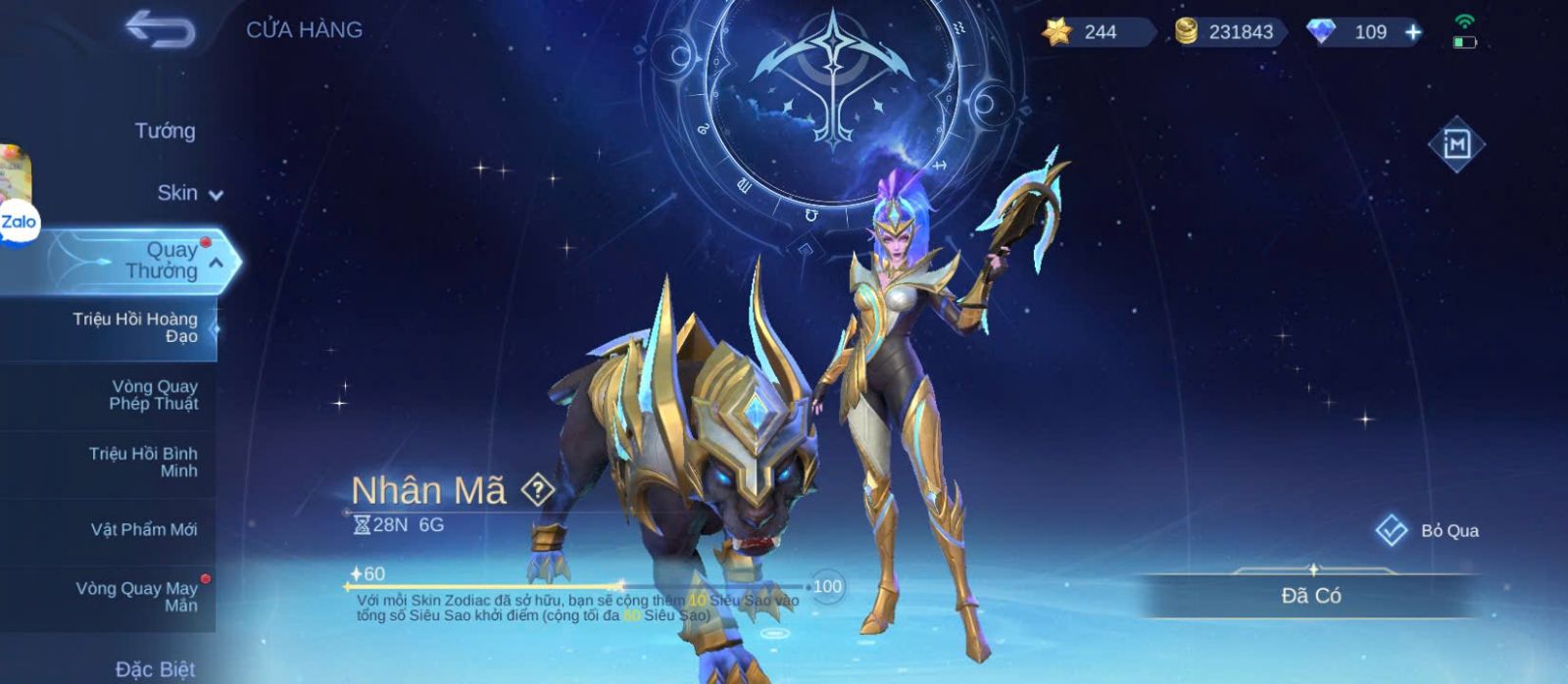1568x684 pixels.
Task: Open the Zalo chat overlay bubble
Action: (18, 222)
